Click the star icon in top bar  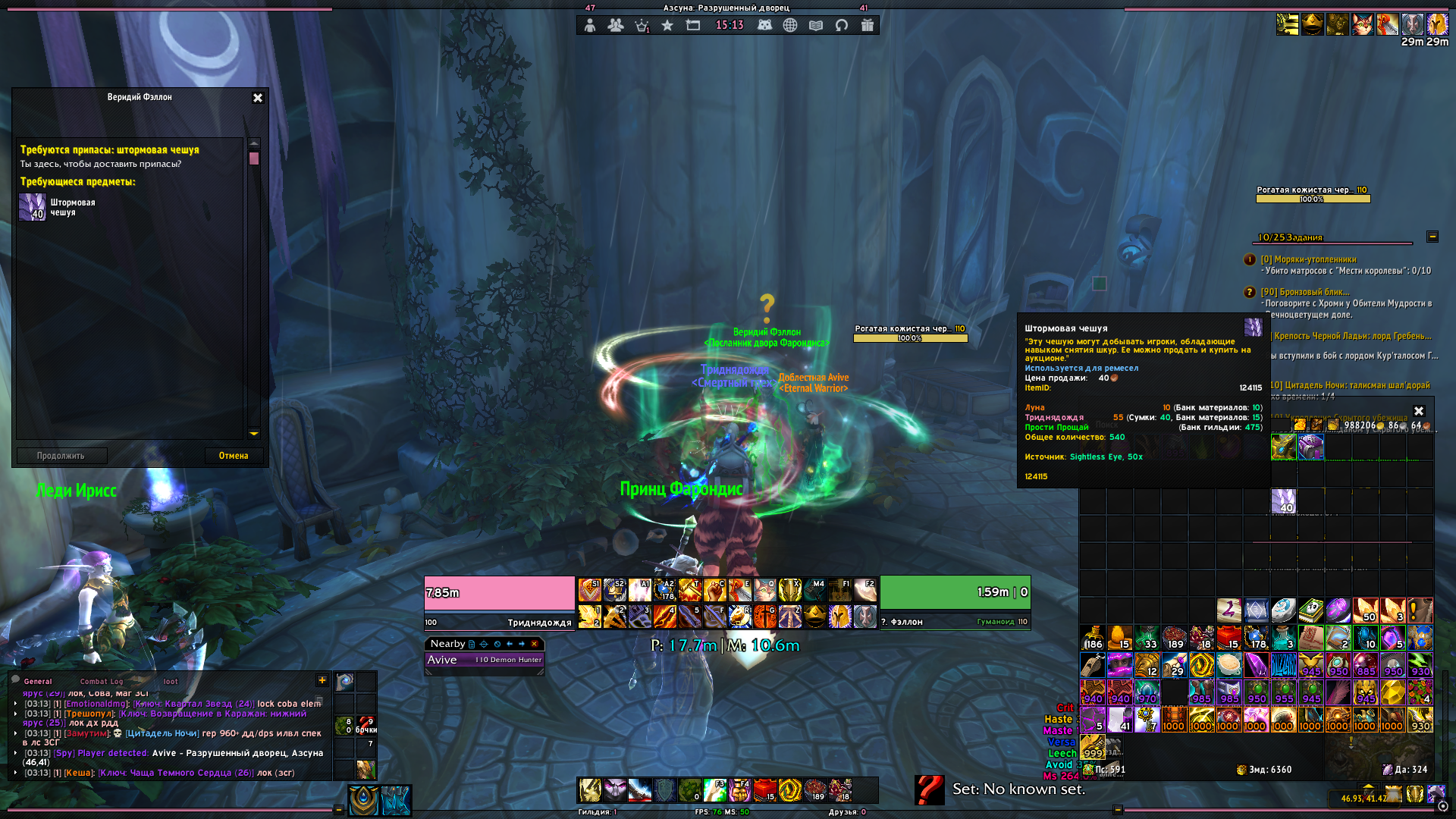click(667, 26)
